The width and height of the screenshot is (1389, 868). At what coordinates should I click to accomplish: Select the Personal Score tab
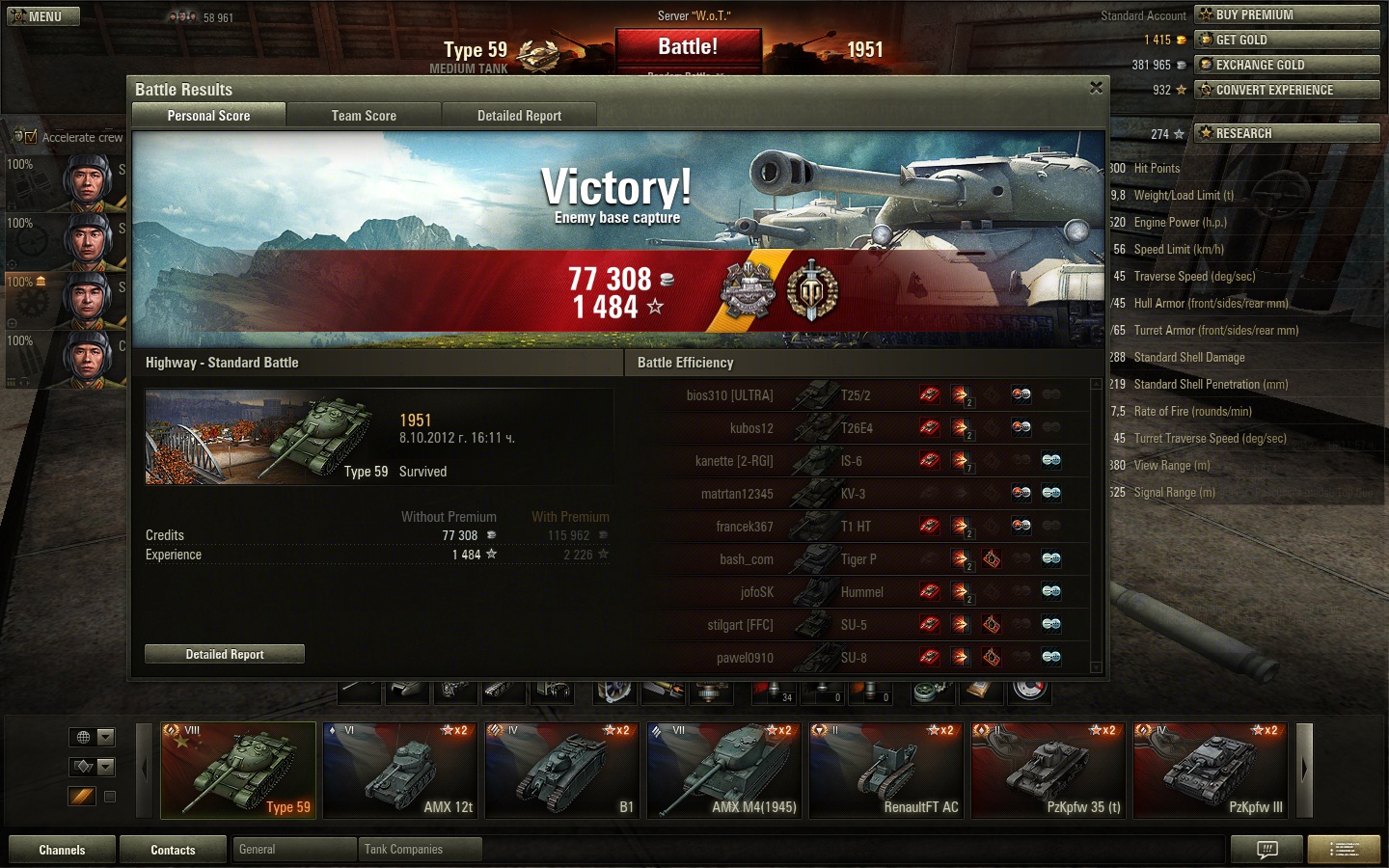pos(208,116)
